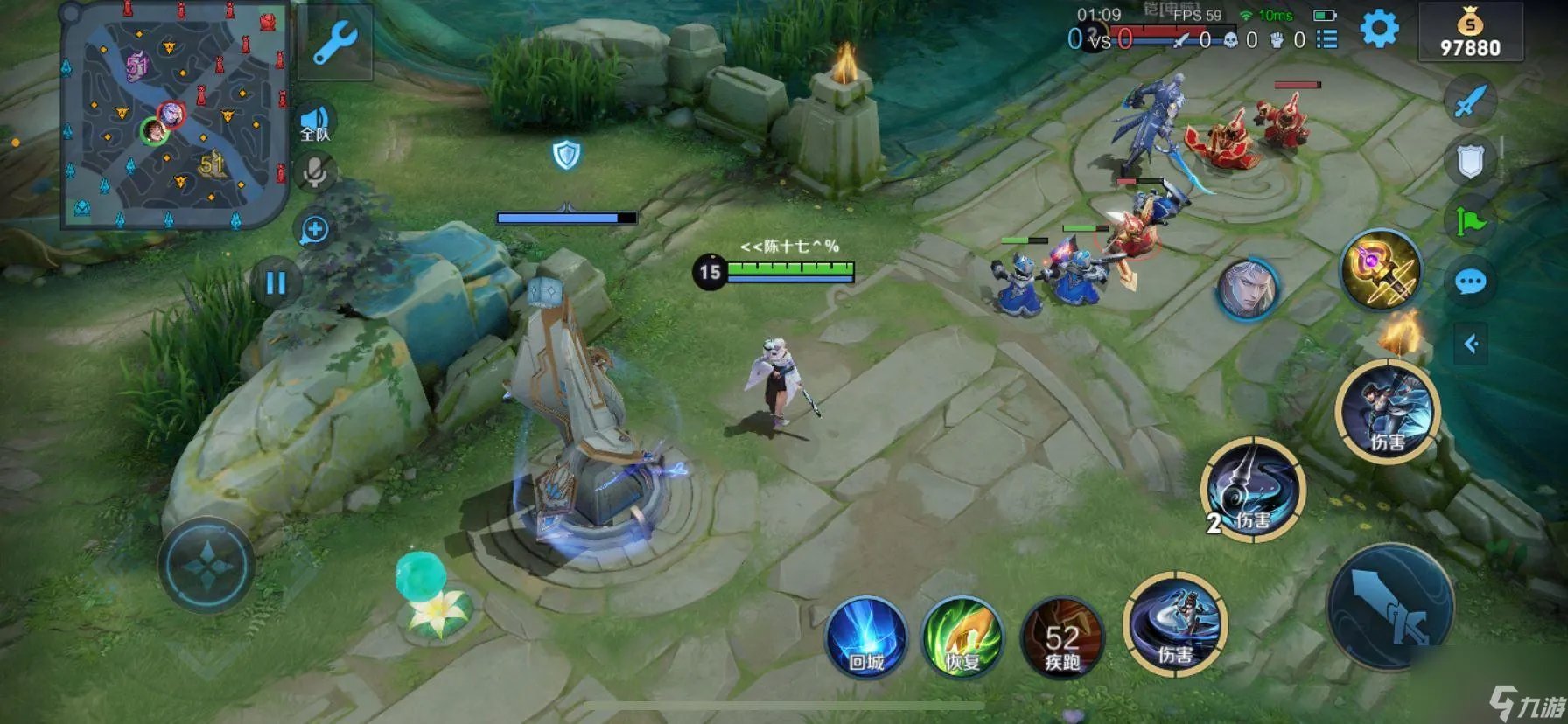Open the blue wrench tool button
The image size is (1568, 724).
[334, 44]
